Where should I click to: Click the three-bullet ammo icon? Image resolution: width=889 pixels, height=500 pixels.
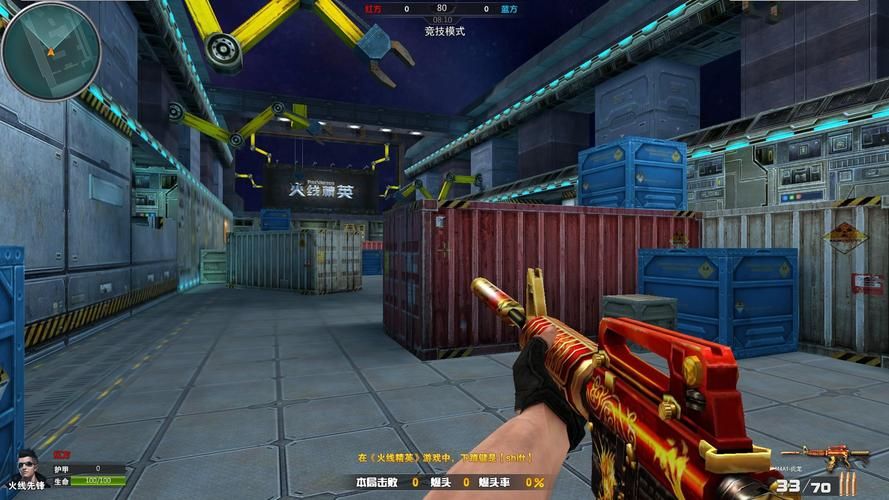[848, 486]
